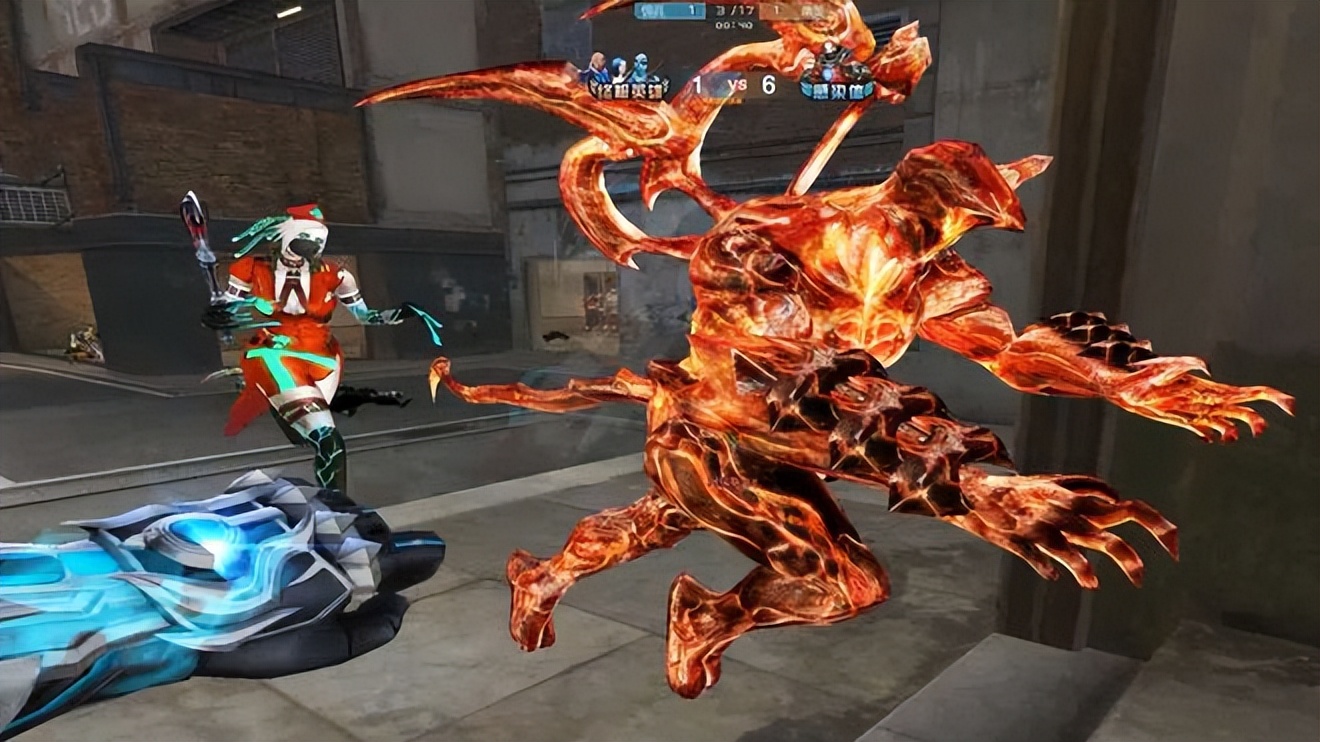Image resolution: width=1320 pixels, height=742 pixels.
Task: Click the blue heroes team emblem
Action: tap(629, 76)
